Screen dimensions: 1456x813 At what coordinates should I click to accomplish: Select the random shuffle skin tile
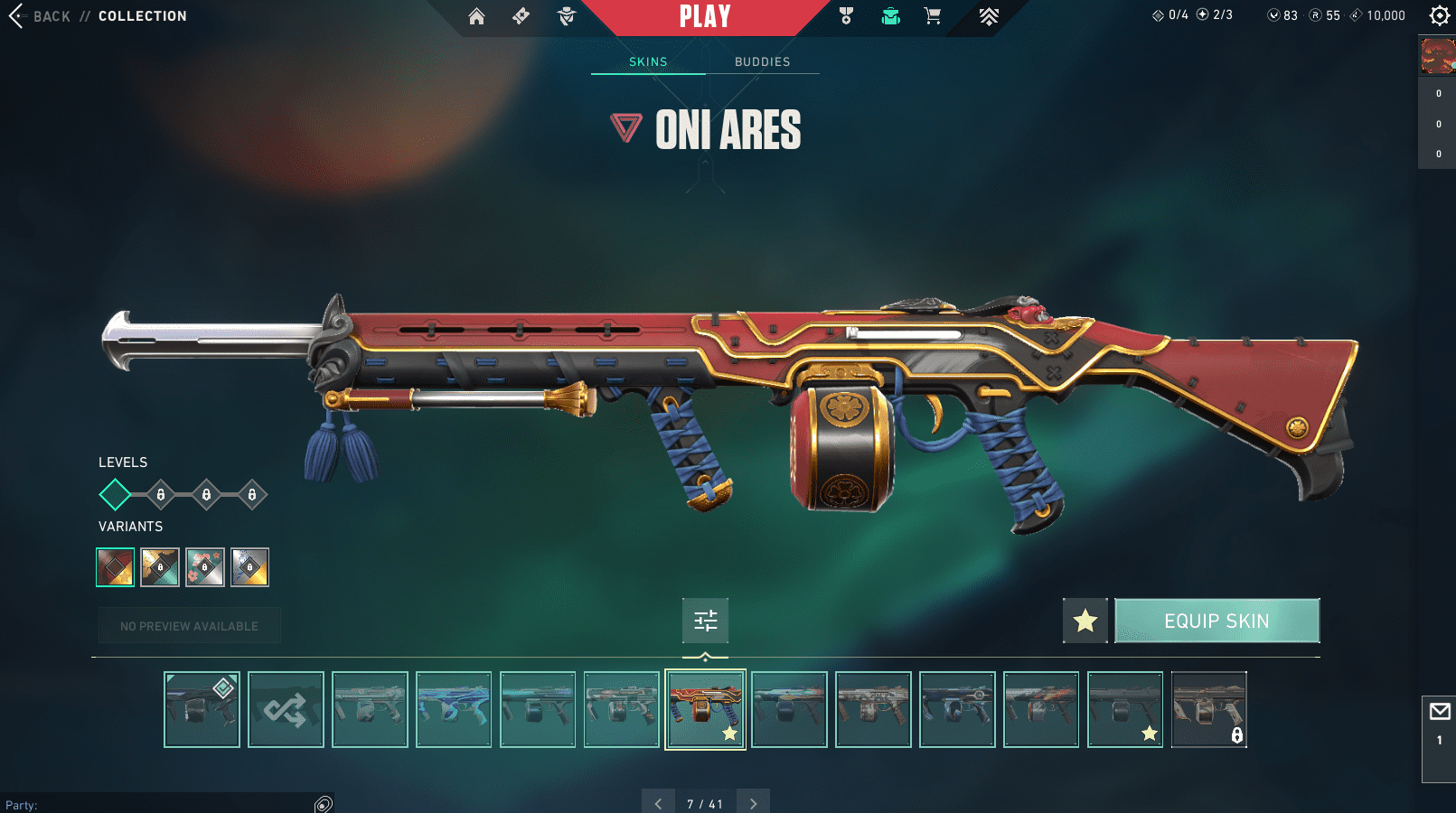pos(286,709)
